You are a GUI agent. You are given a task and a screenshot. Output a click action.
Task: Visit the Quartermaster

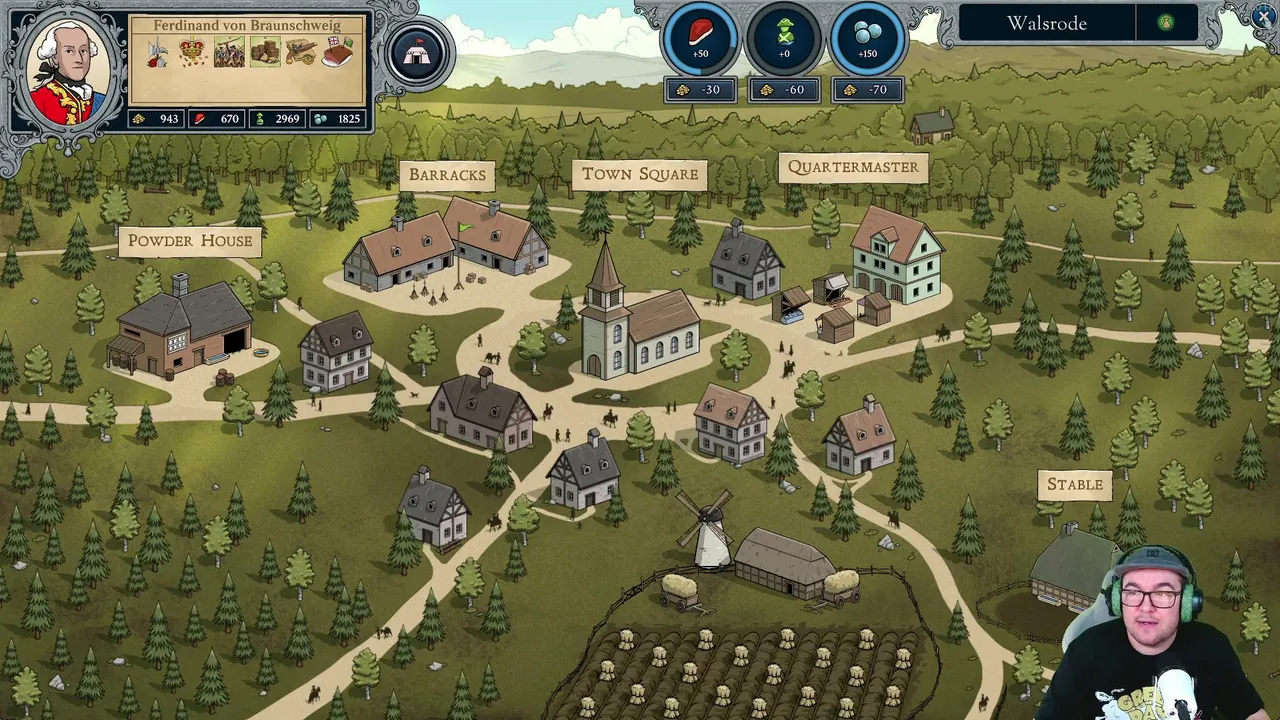pyautogui.click(x=853, y=168)
